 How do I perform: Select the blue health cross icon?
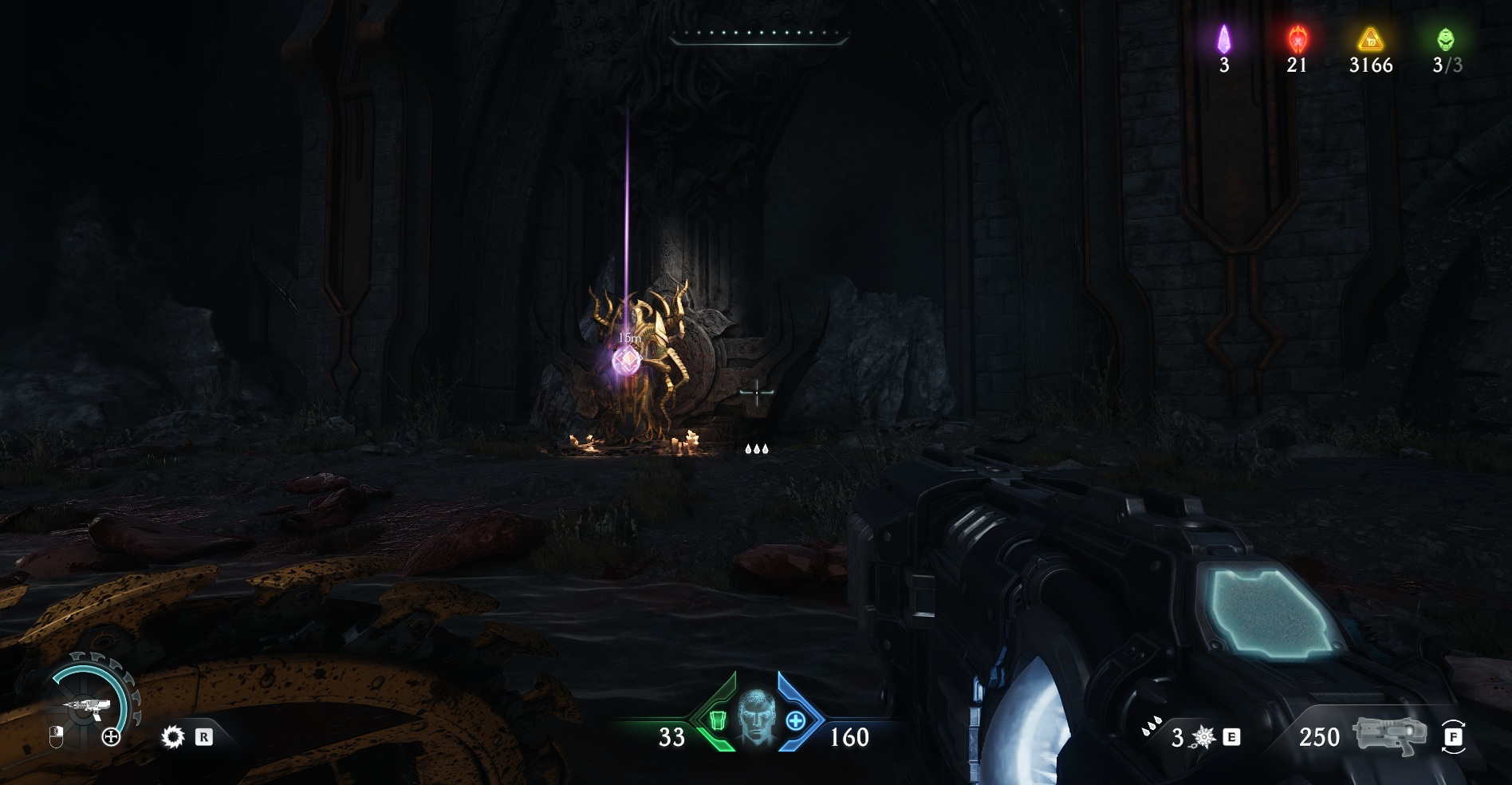[x=795, y=721]
